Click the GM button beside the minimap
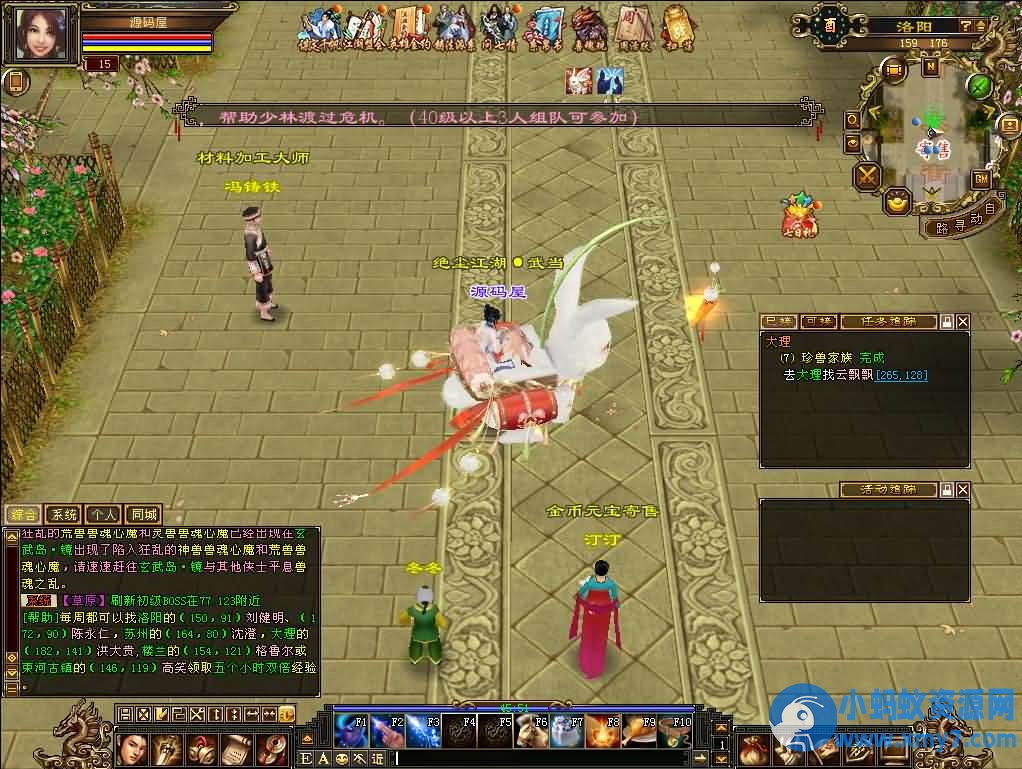 [x=980, y=179]
